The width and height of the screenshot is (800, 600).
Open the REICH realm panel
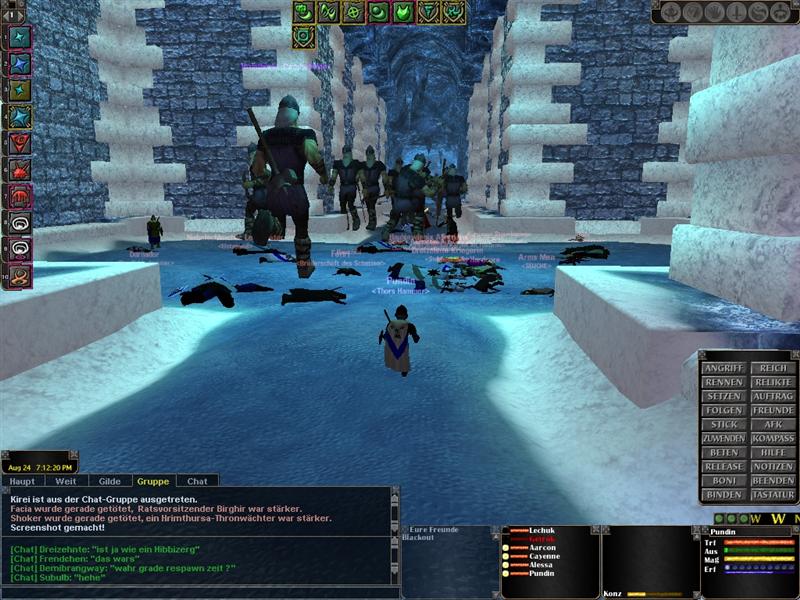tap(772, 368)
